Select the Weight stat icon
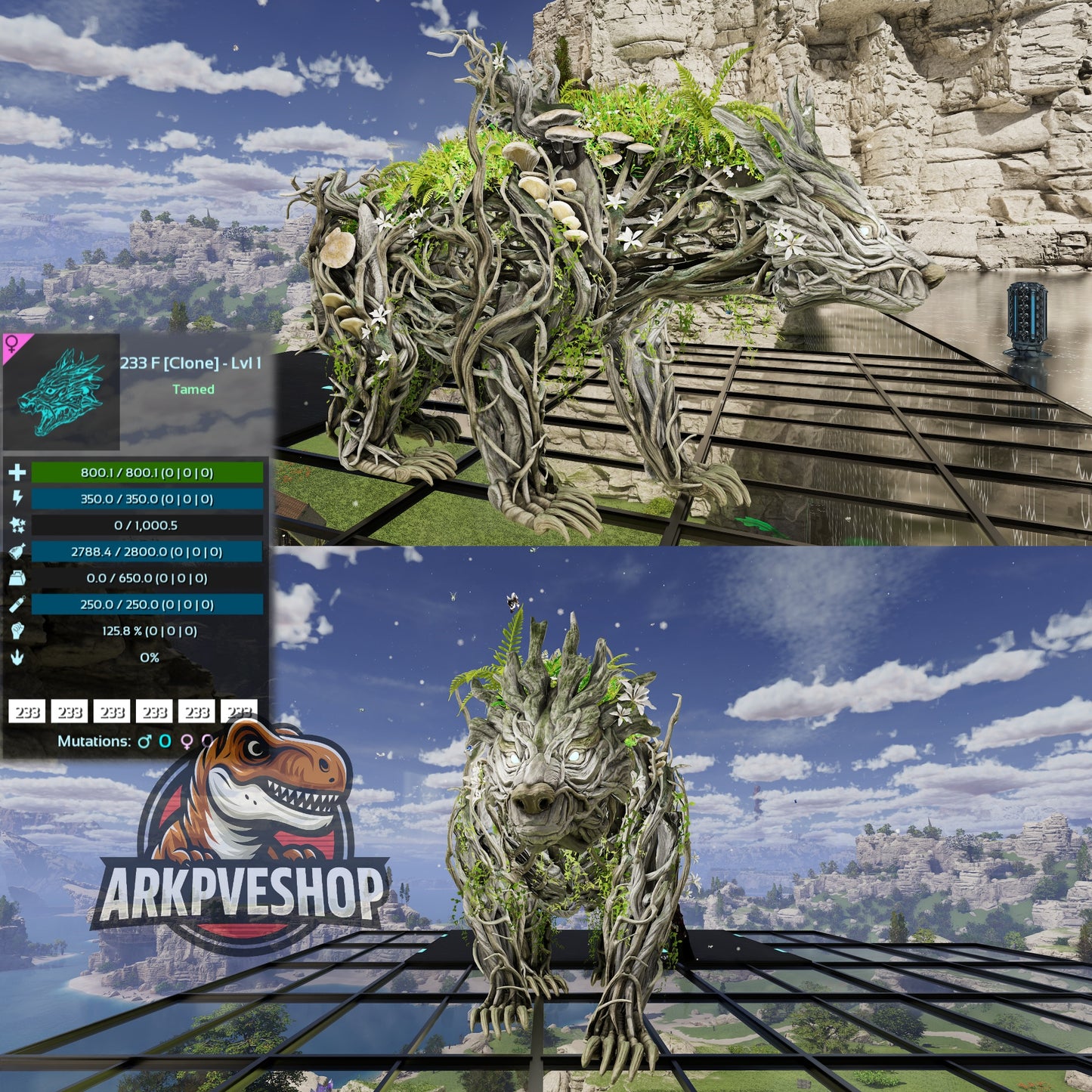The height and width of the screenshot is (1092, 1092). [17, 577]
